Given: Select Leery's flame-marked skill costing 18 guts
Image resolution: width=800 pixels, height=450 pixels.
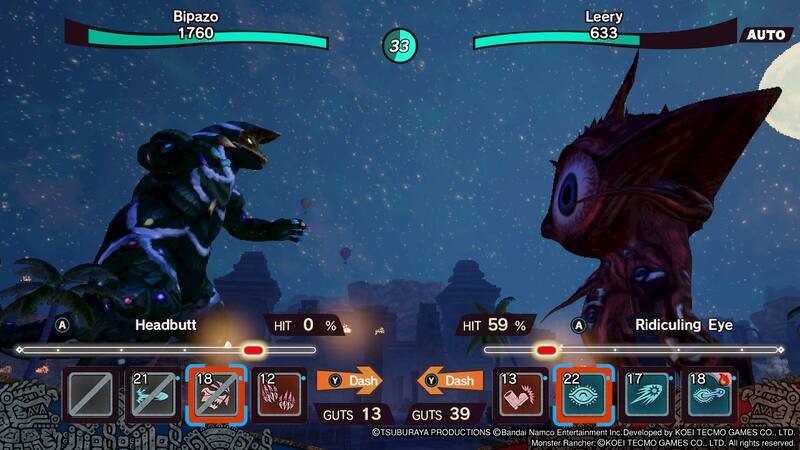Looking at the screenshot, I should click(710, 394).
